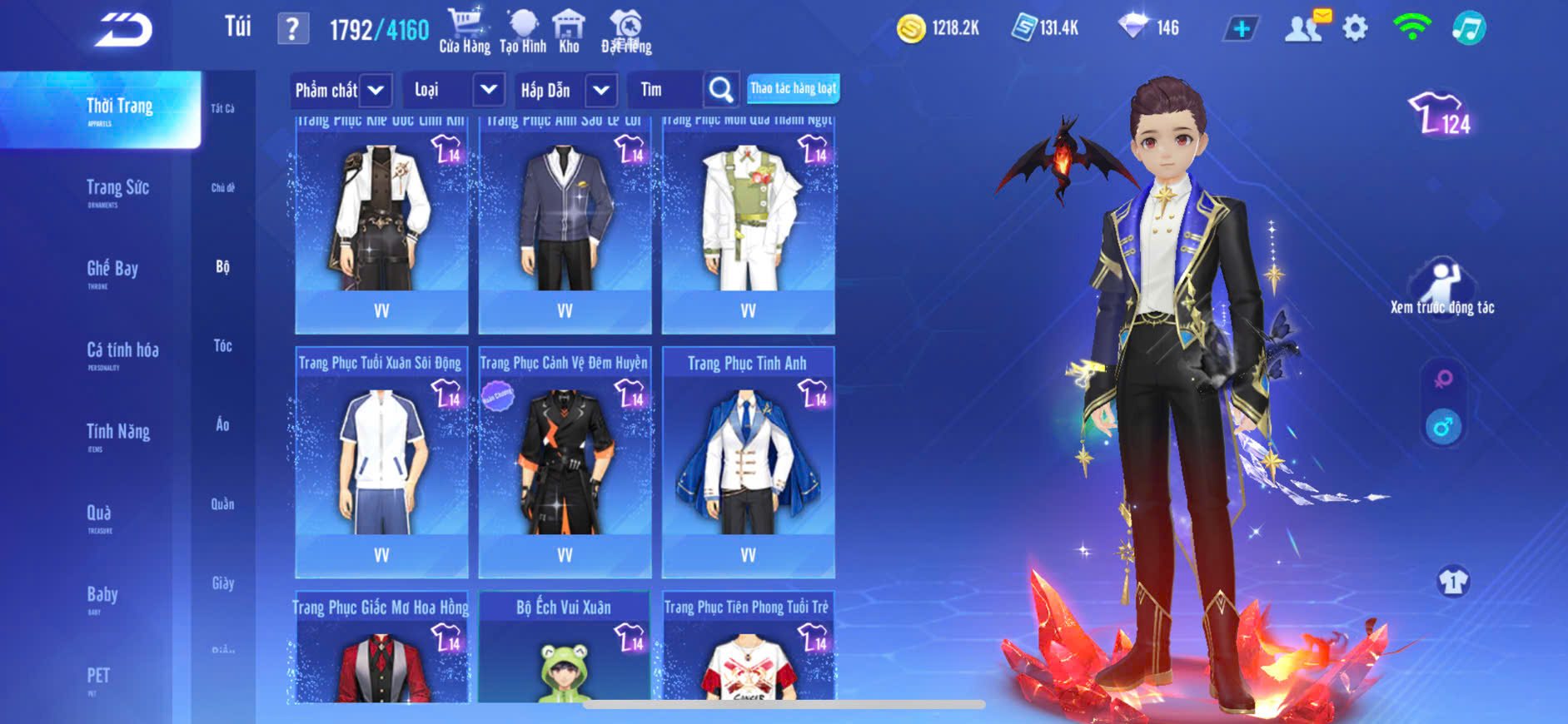Switch to the Tính Năng category
Screen dimensions: 1568x724
pos(118,433)
